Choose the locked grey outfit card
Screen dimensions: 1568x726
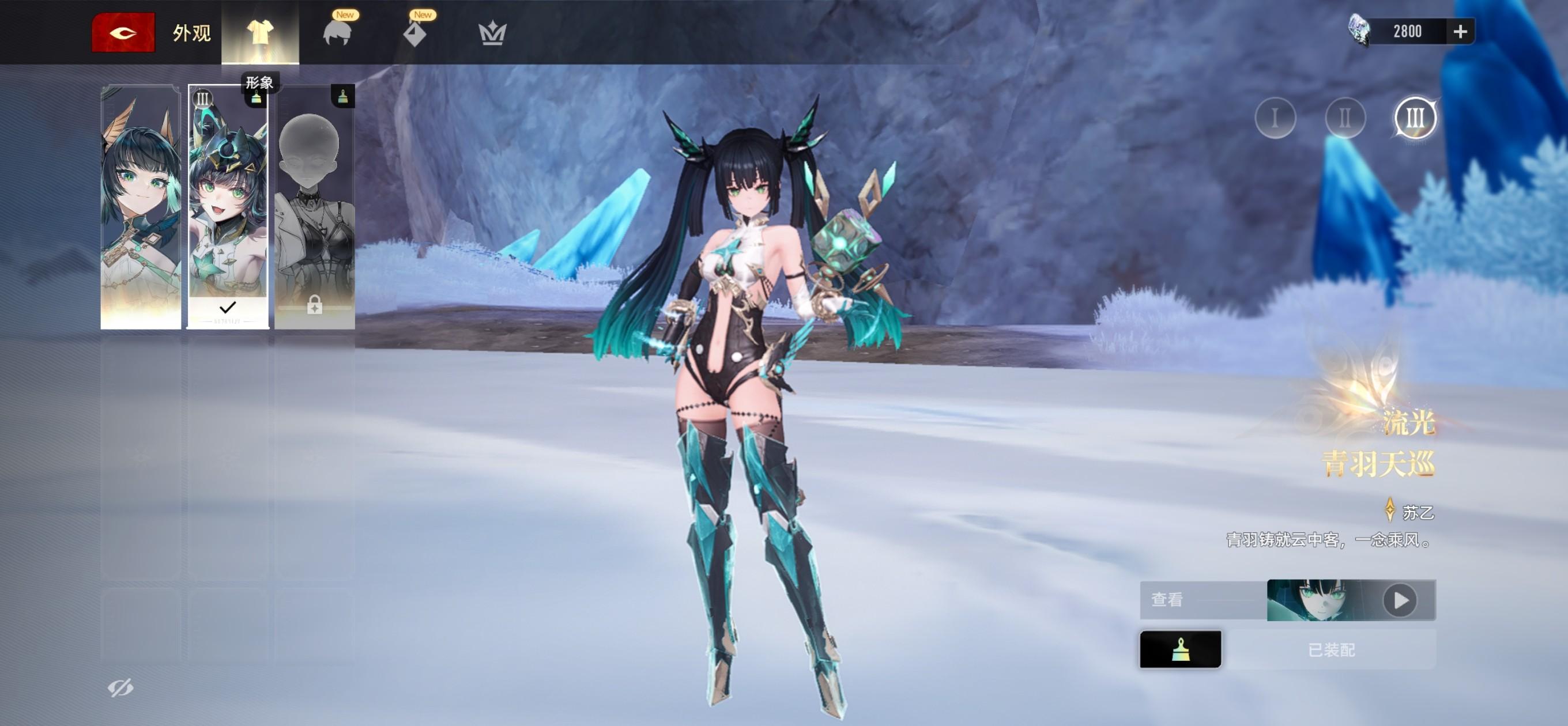coord(315,207)
